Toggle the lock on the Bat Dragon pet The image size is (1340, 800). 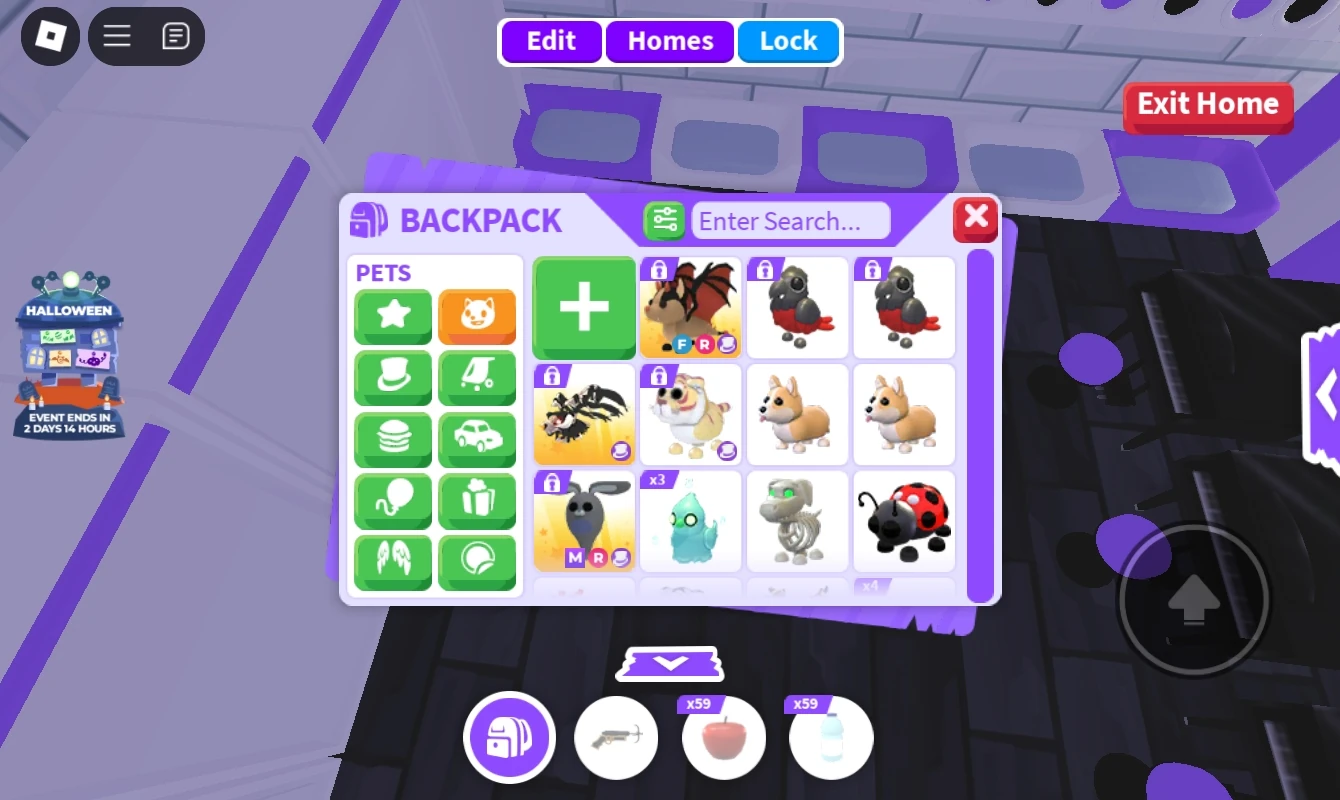pyautogui.click(x=658, y=270)
